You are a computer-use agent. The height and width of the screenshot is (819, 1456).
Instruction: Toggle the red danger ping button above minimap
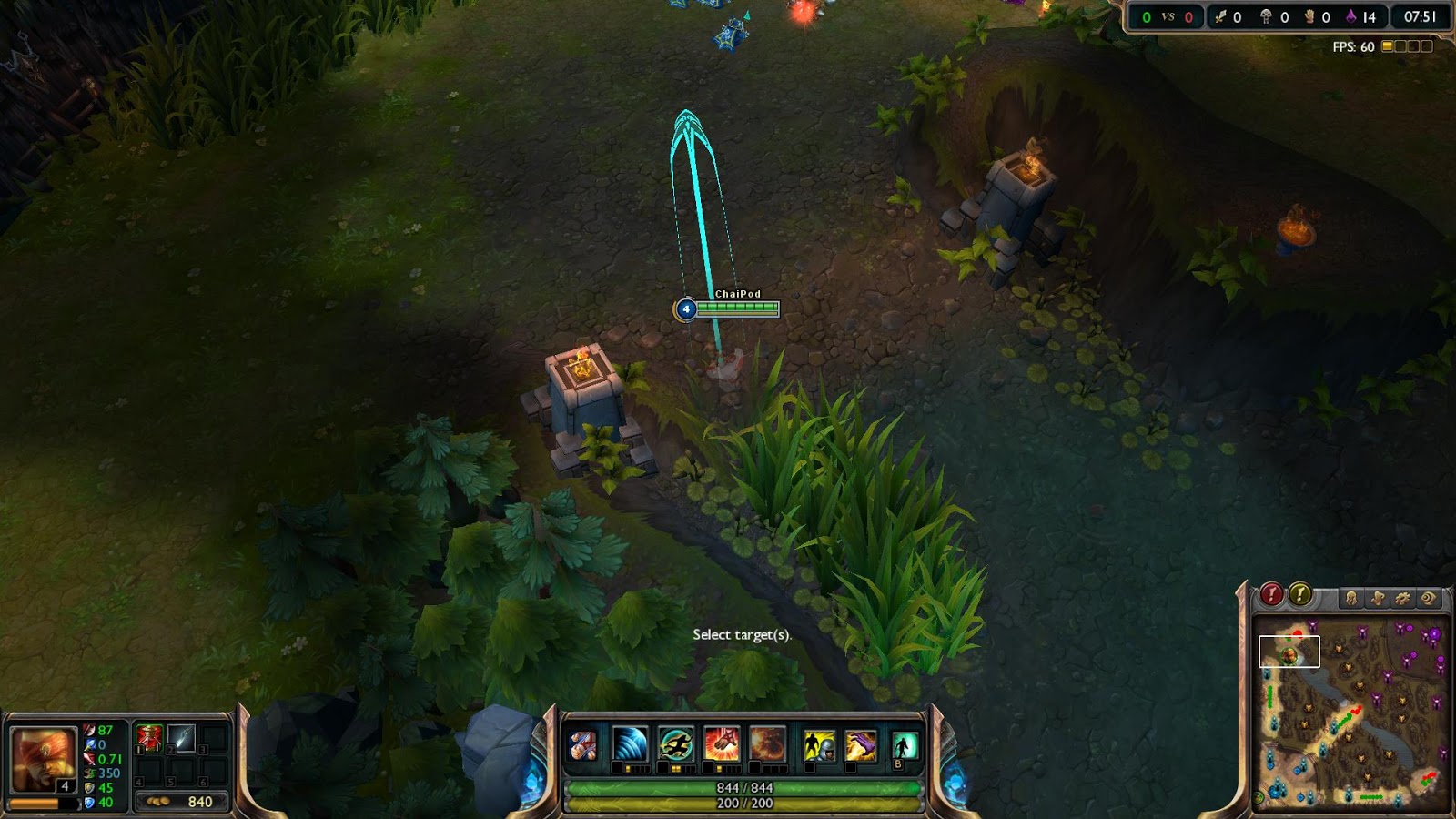(1271, 594)
